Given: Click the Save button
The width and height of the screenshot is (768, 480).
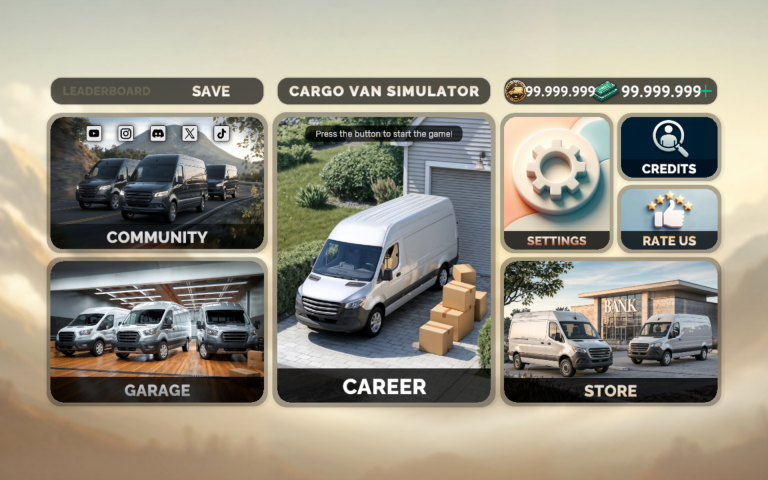Looking at the screenshot, I should pyautogui.click(x=211, y=91).
